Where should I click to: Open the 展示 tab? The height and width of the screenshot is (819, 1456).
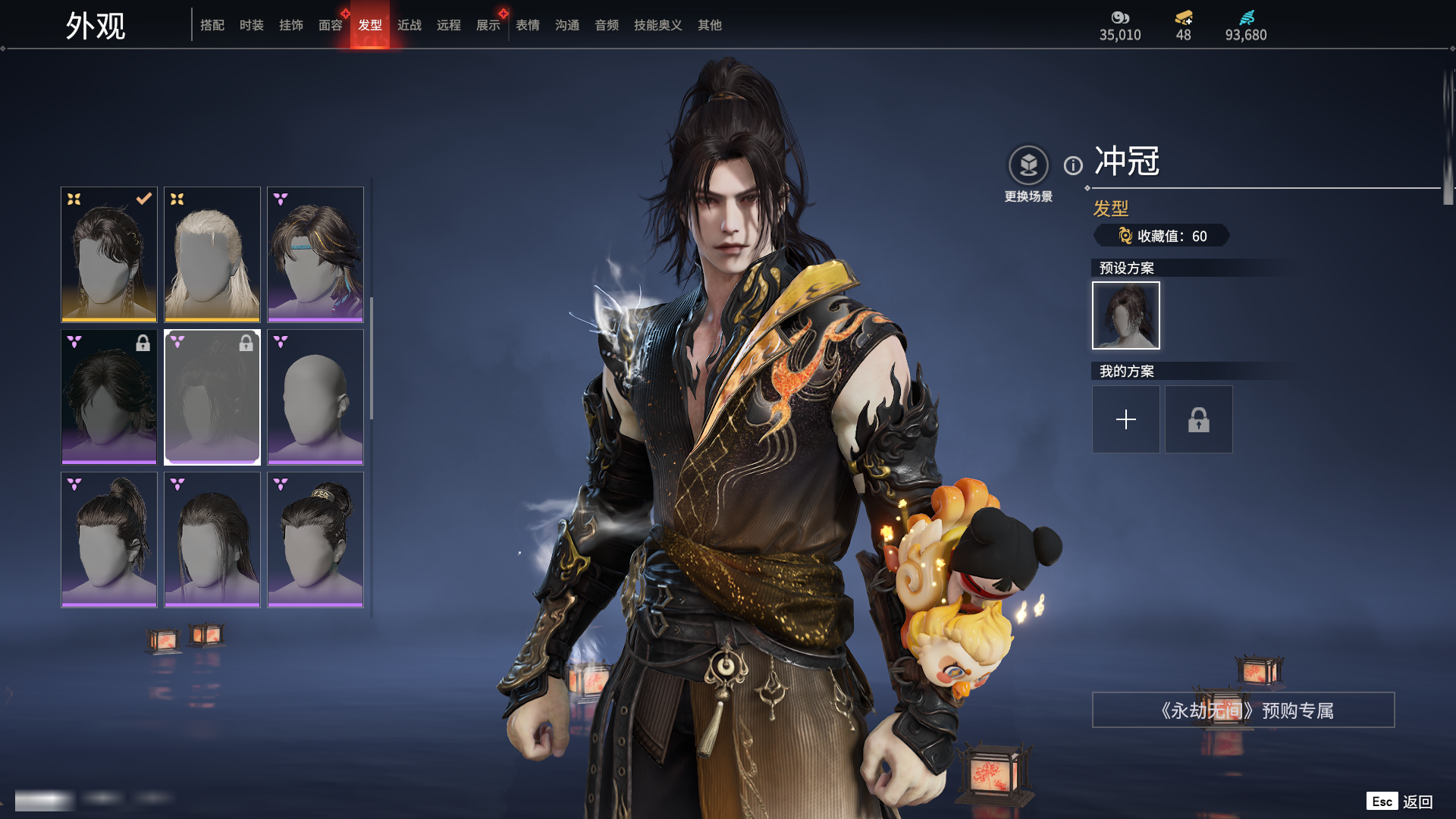coord(488,25)
